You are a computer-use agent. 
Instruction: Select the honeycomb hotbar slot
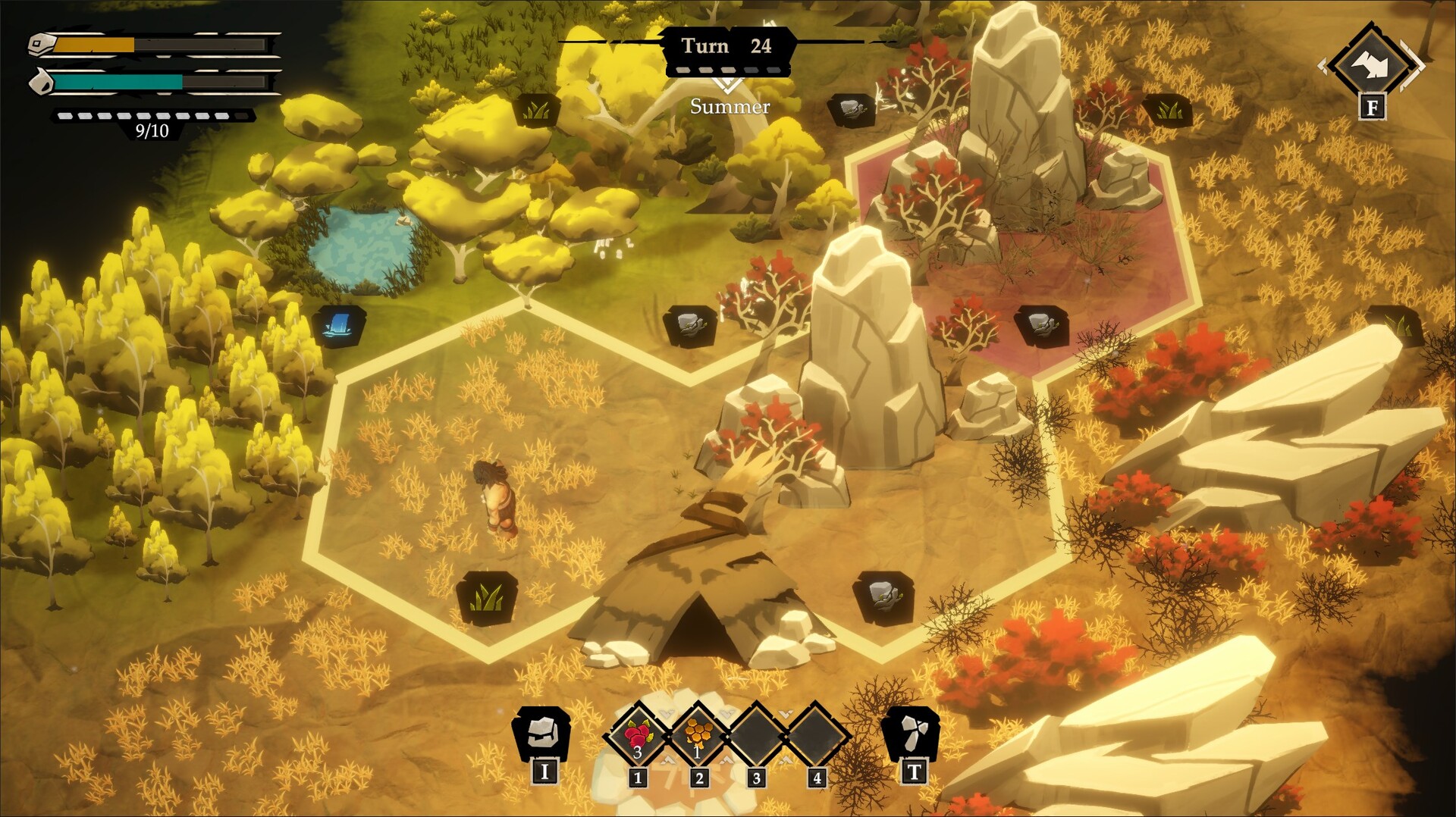[x=698, y=734]
